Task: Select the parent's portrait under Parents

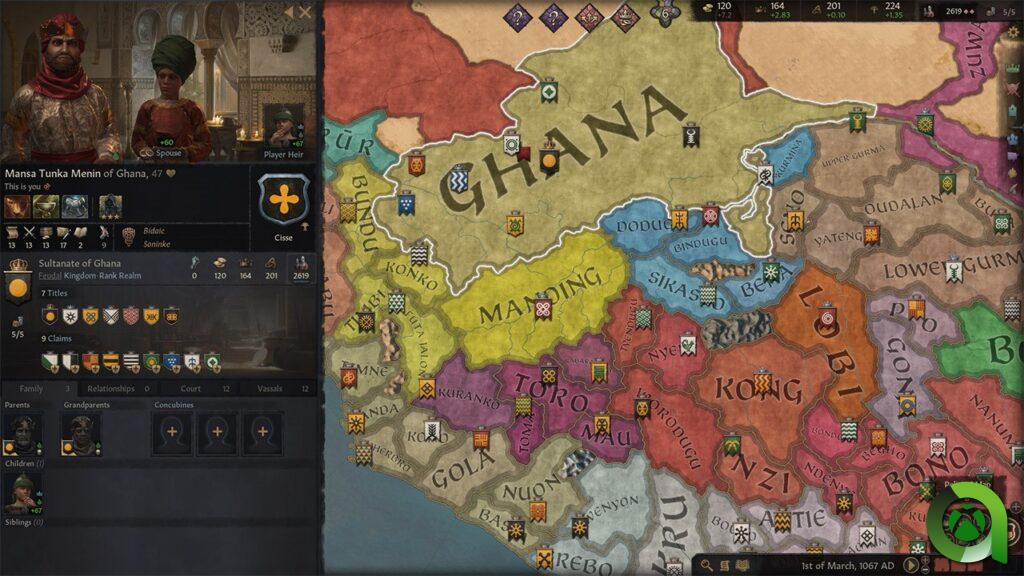Action: (22, 433)
